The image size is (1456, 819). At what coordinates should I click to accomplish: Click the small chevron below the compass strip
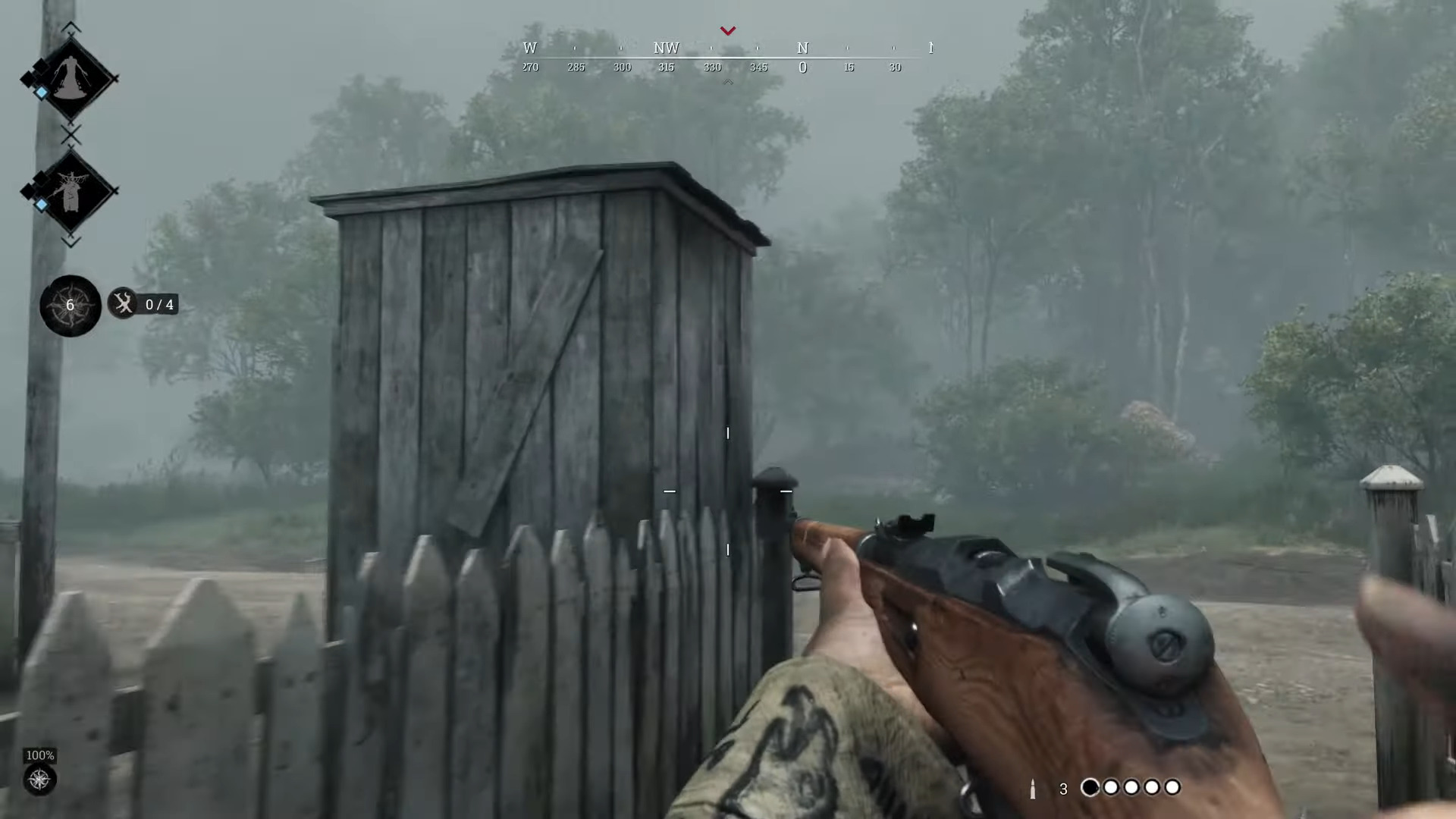tap(727, 81)
